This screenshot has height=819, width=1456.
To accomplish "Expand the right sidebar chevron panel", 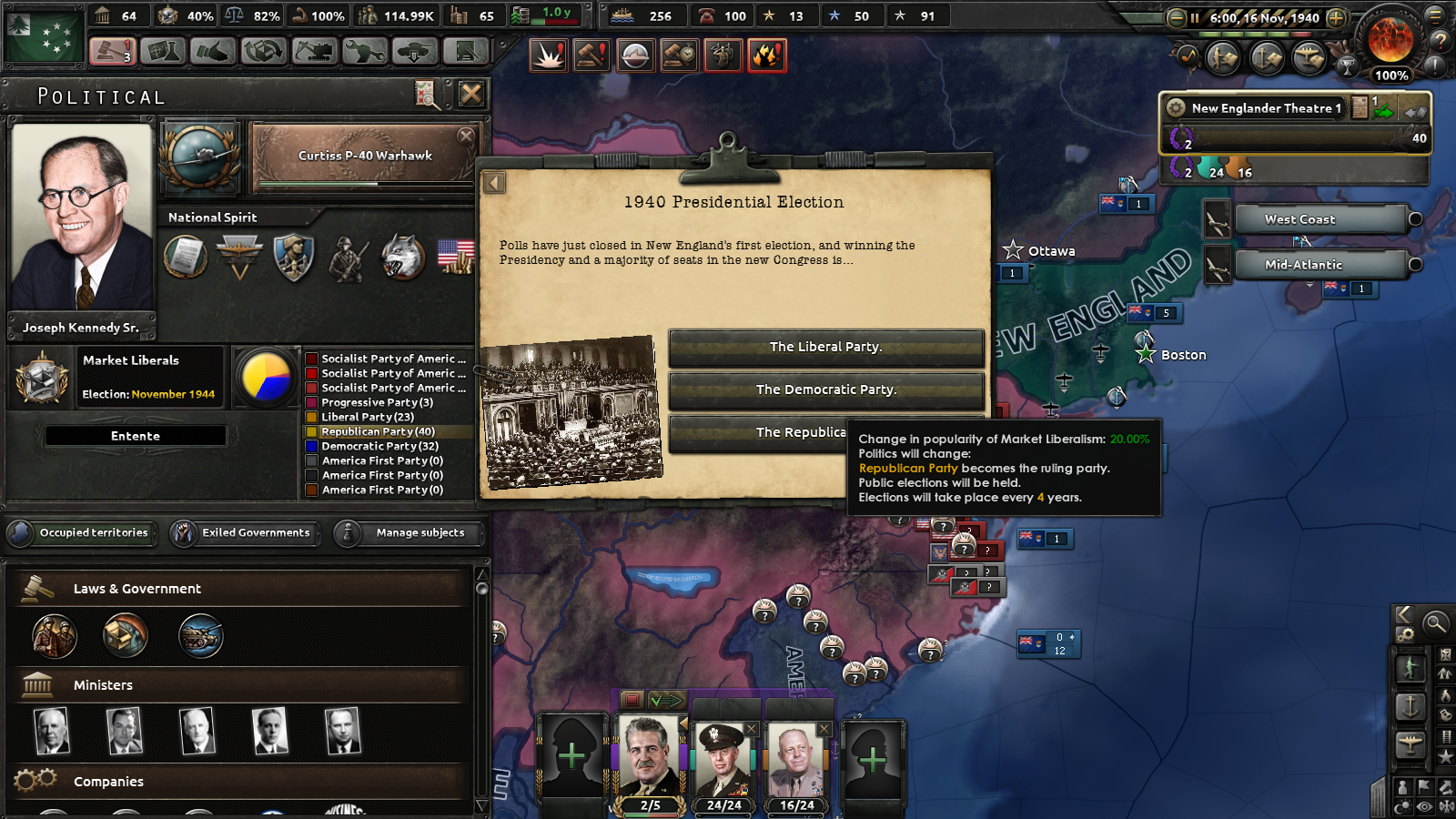I will click(x=1403, y=614).
